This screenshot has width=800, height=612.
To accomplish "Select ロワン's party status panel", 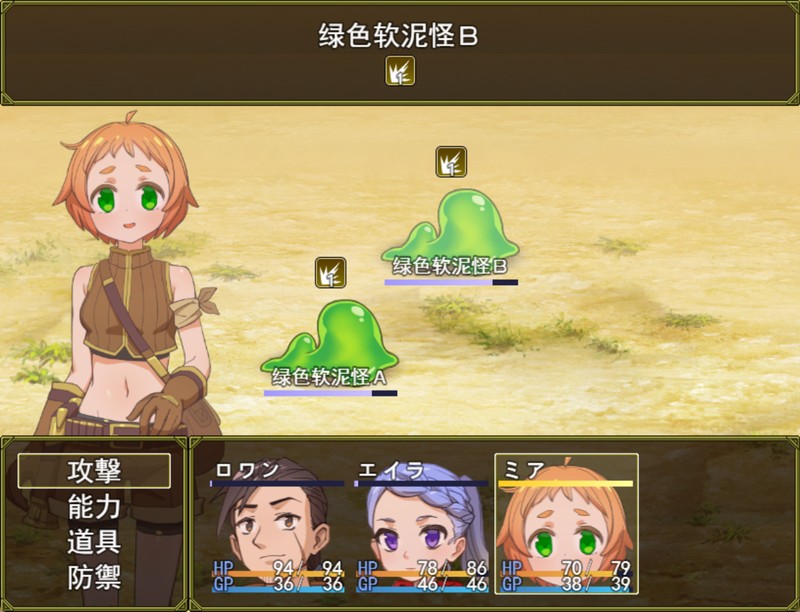I will (x=278, y=525).
